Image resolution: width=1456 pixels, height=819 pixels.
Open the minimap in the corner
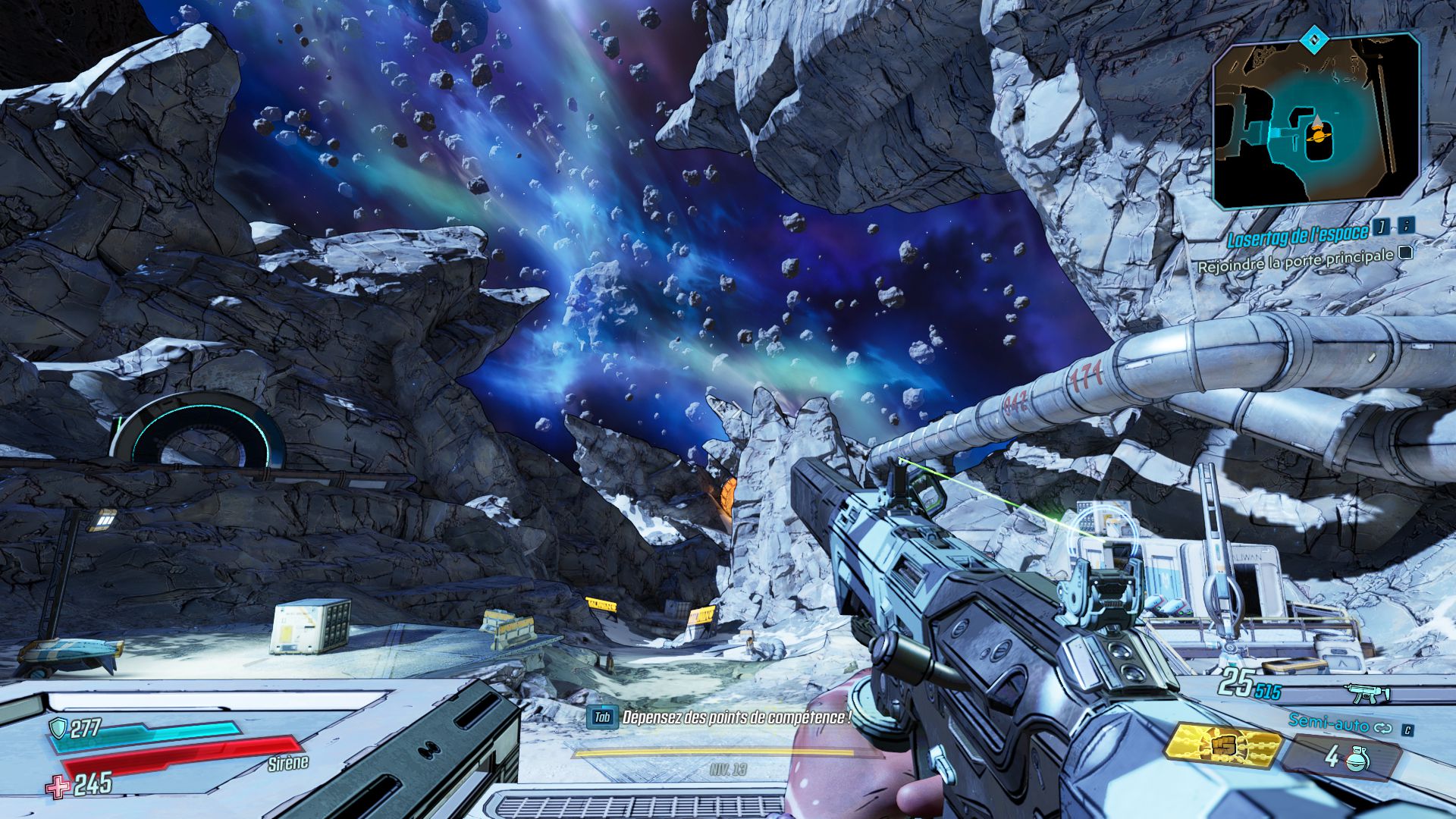pos(1316,121)
